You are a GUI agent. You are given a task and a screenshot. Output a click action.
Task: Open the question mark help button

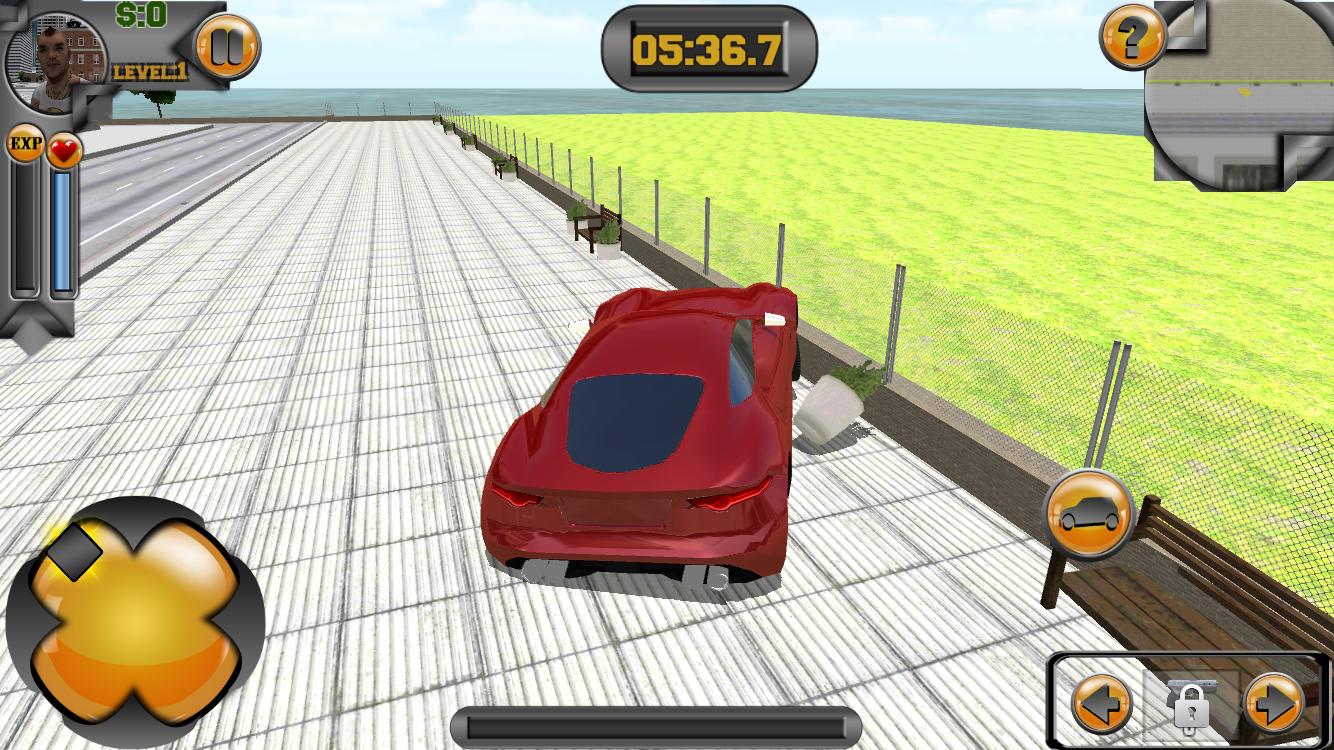click(x=1132, y=39)
